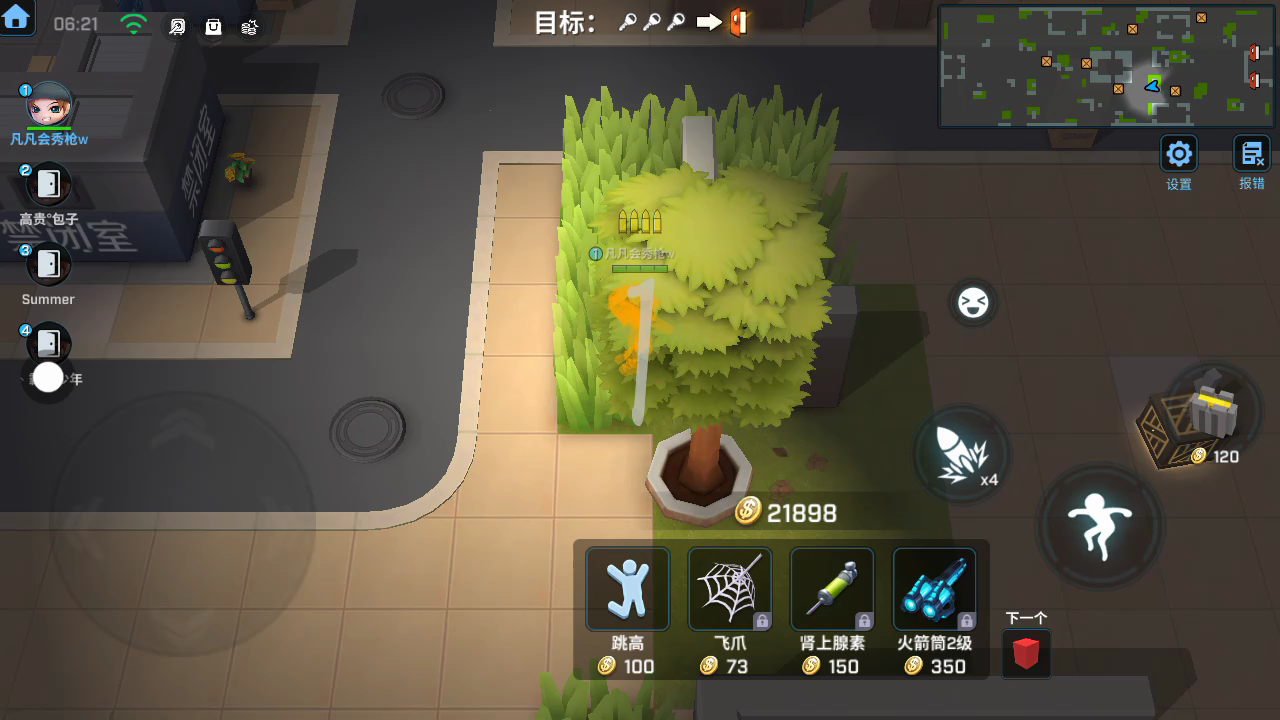1280x720 pixels.
Task: Choose the Adrenaline syringe item
Action: tap(832, 590)
